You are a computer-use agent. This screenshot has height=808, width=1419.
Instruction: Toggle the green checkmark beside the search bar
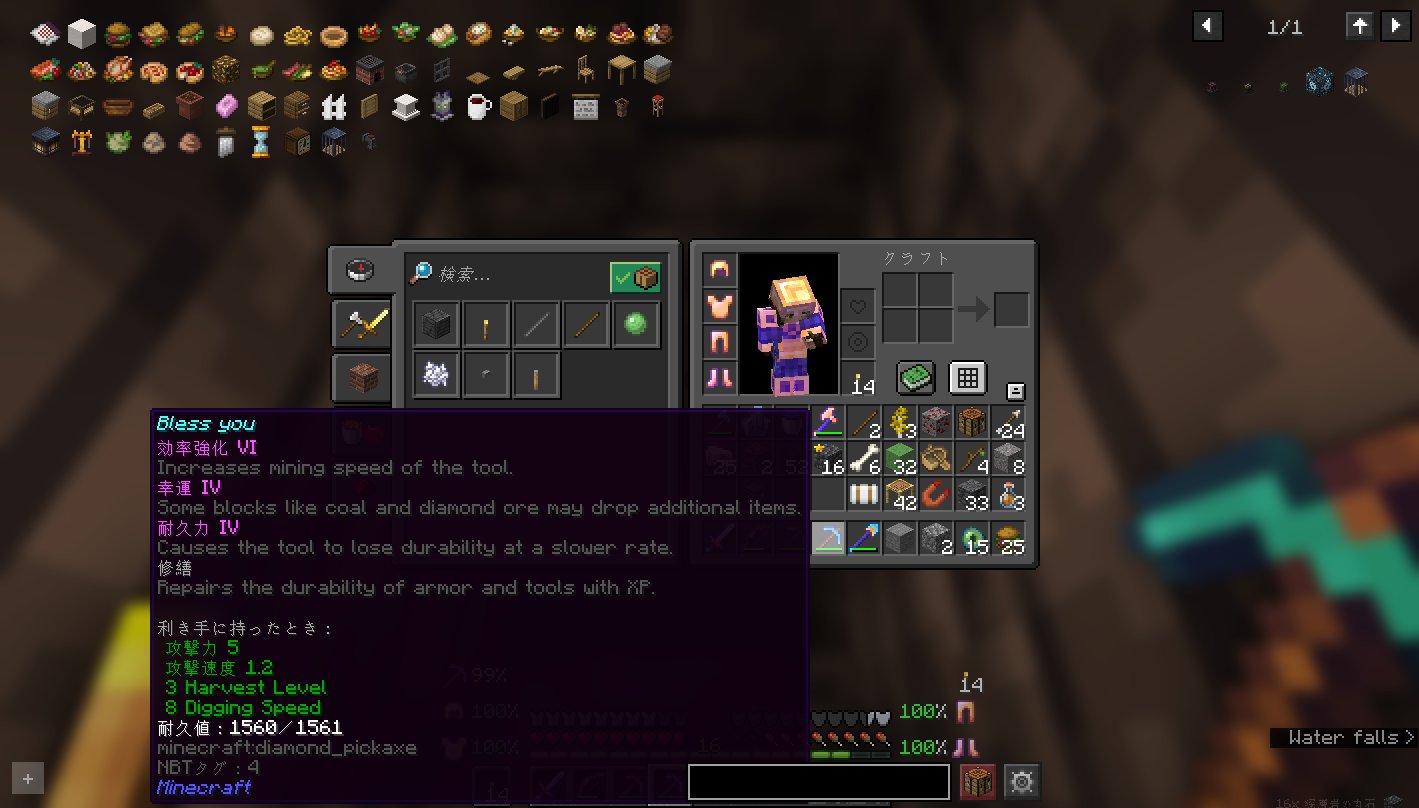(635, 276)
